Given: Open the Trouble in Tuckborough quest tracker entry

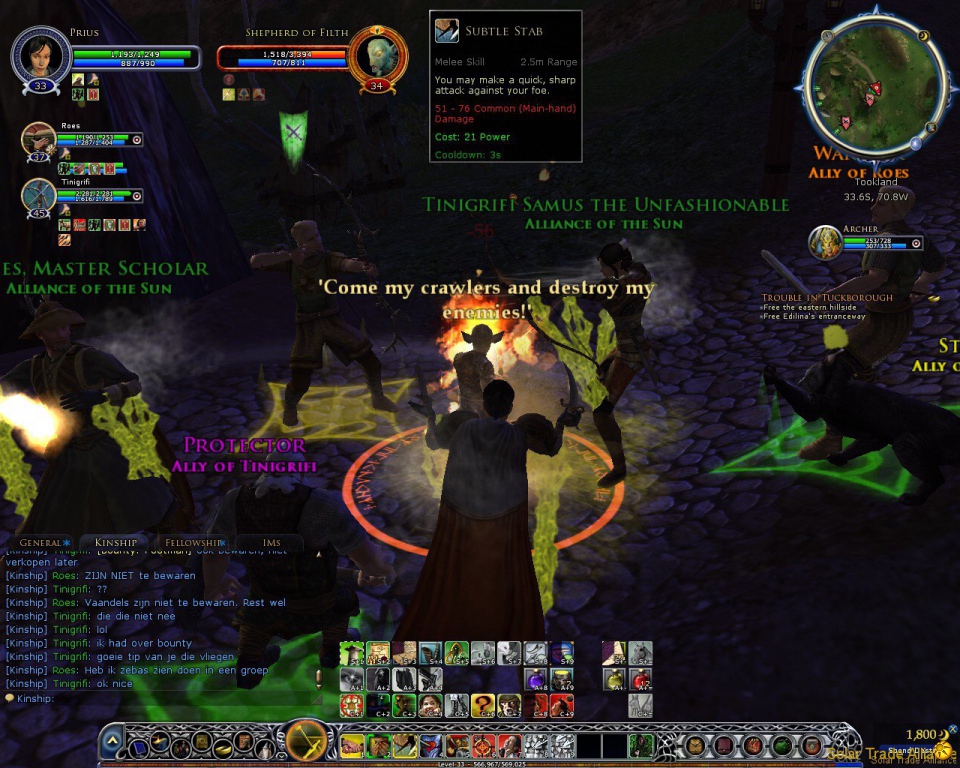Looking at the screenshot, I should click(827, 297).
